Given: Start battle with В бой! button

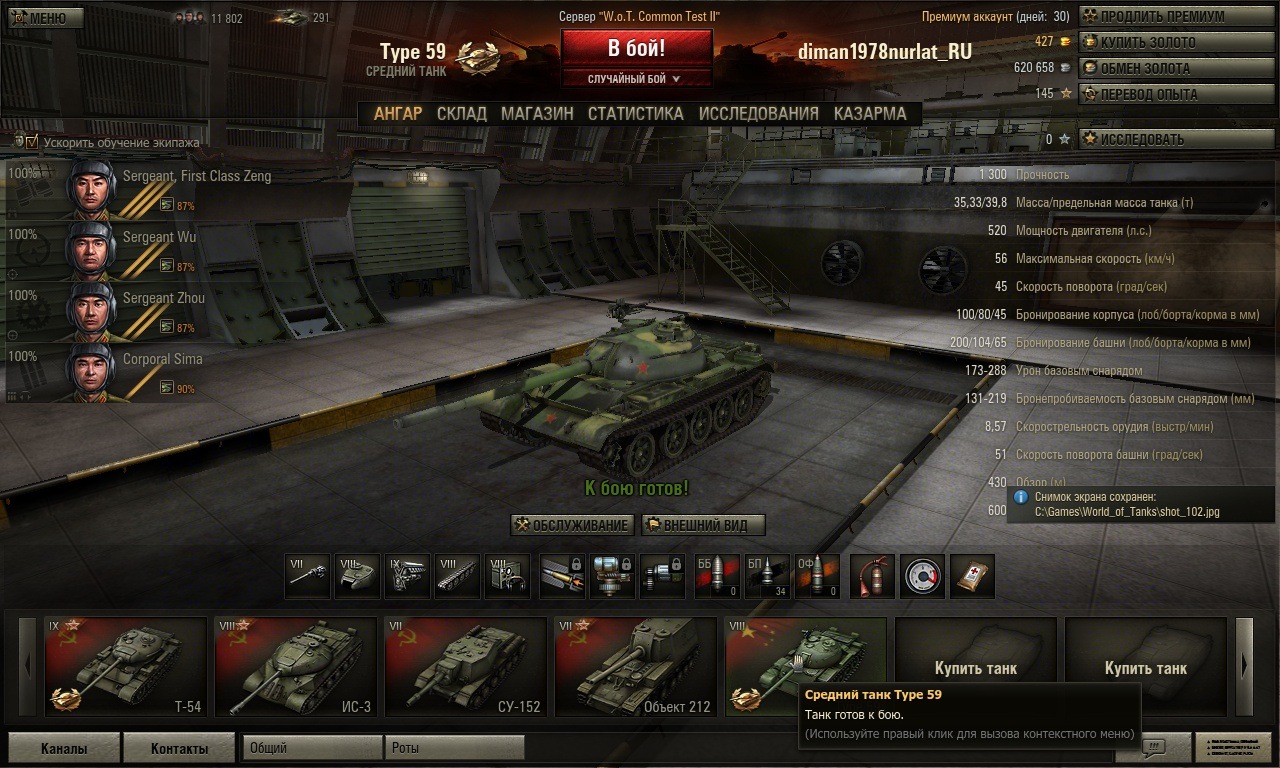Looking at the screenshot, I should pos(636,47).
